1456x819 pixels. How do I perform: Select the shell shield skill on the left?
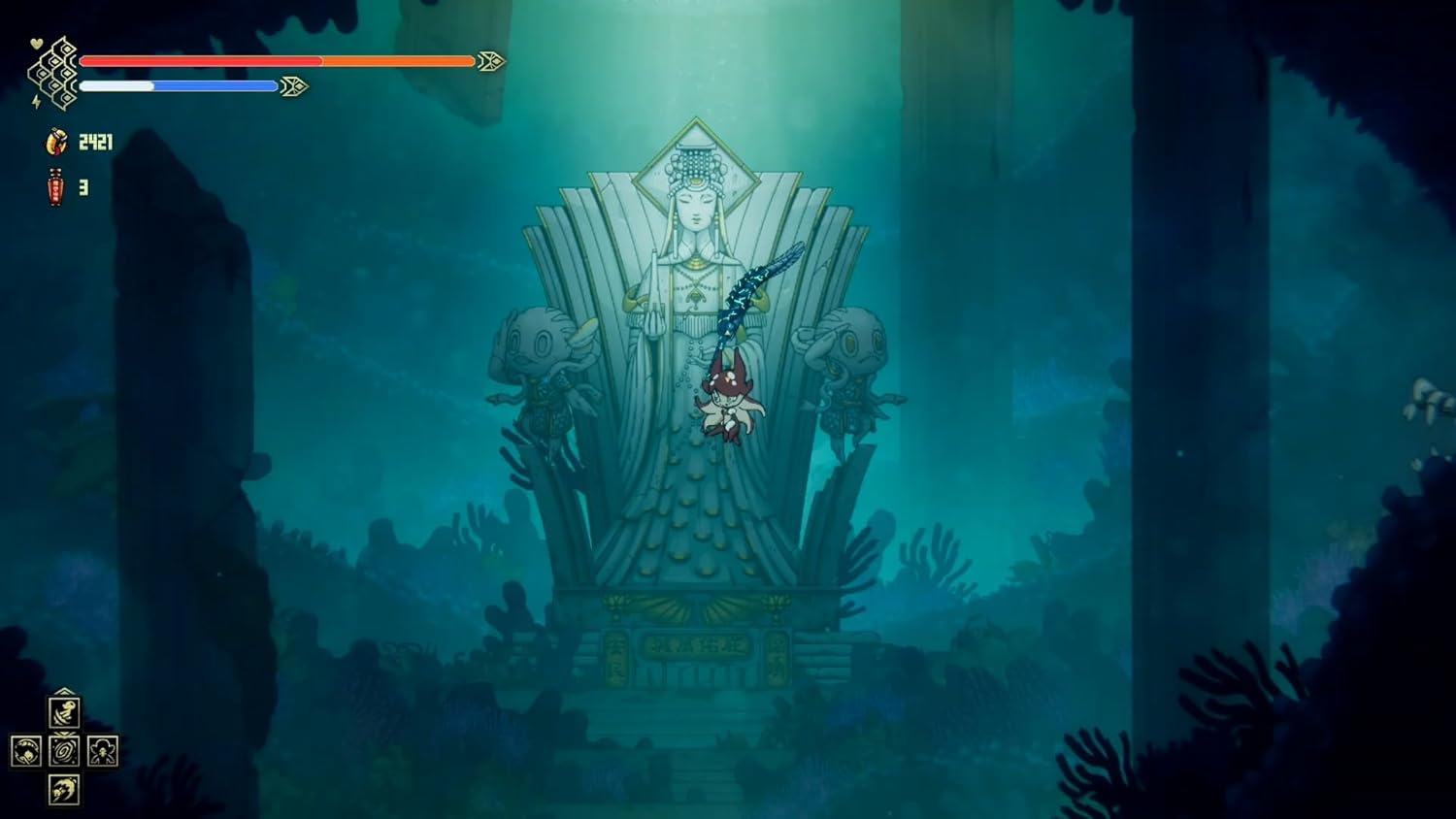click(x=27, y=751)
